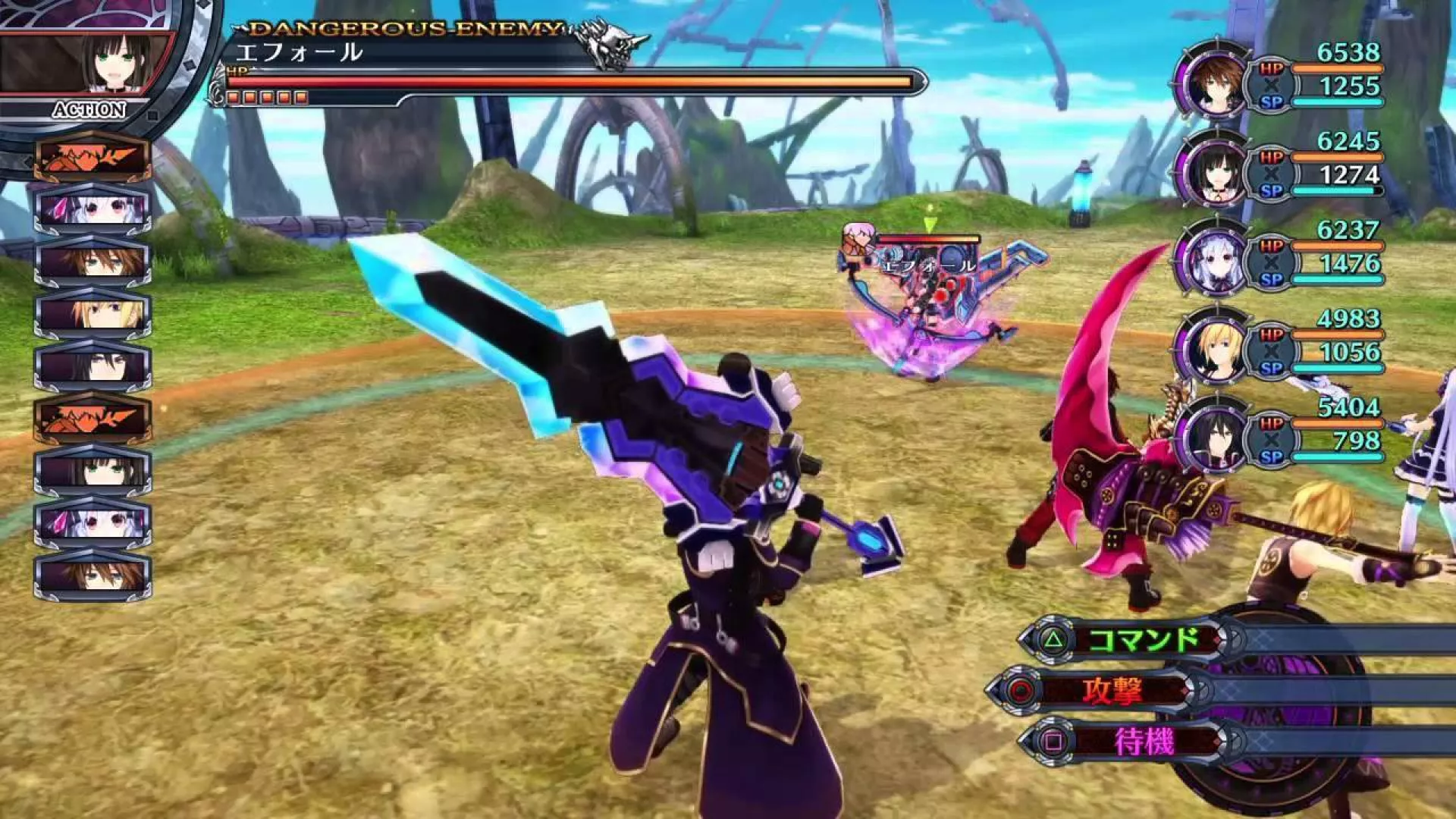Viewport: 1456px width, 819px height.
Task: Click the blonde character in the turn order
Action: click(x=93, y=313)
